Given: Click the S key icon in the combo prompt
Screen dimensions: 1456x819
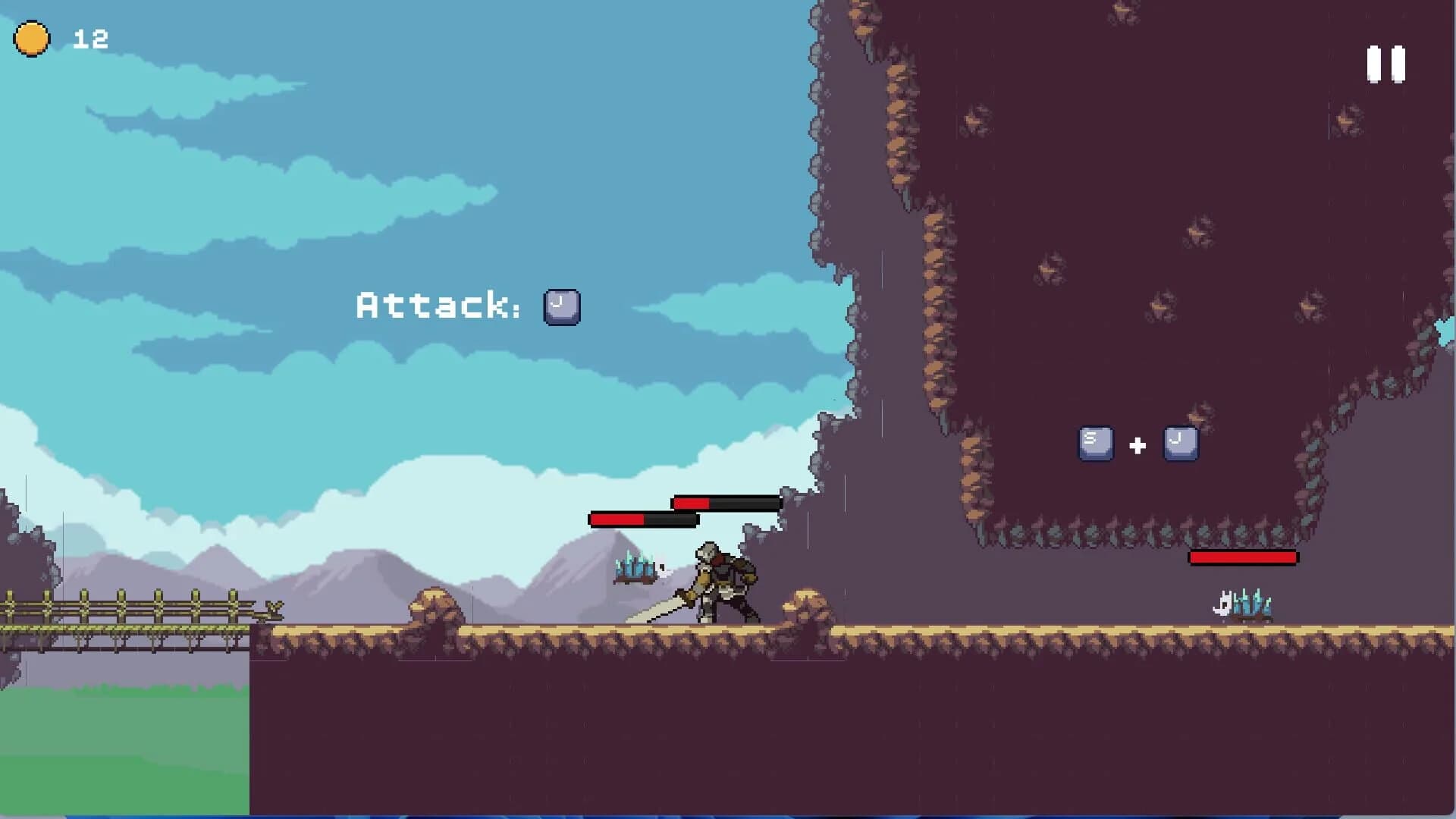Looking at the screenshot, I should pos(1096,443).
